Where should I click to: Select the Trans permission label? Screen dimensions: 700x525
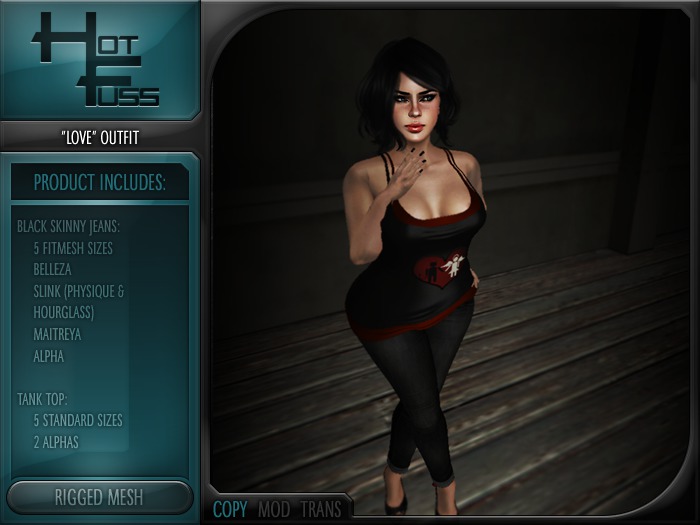320,509
